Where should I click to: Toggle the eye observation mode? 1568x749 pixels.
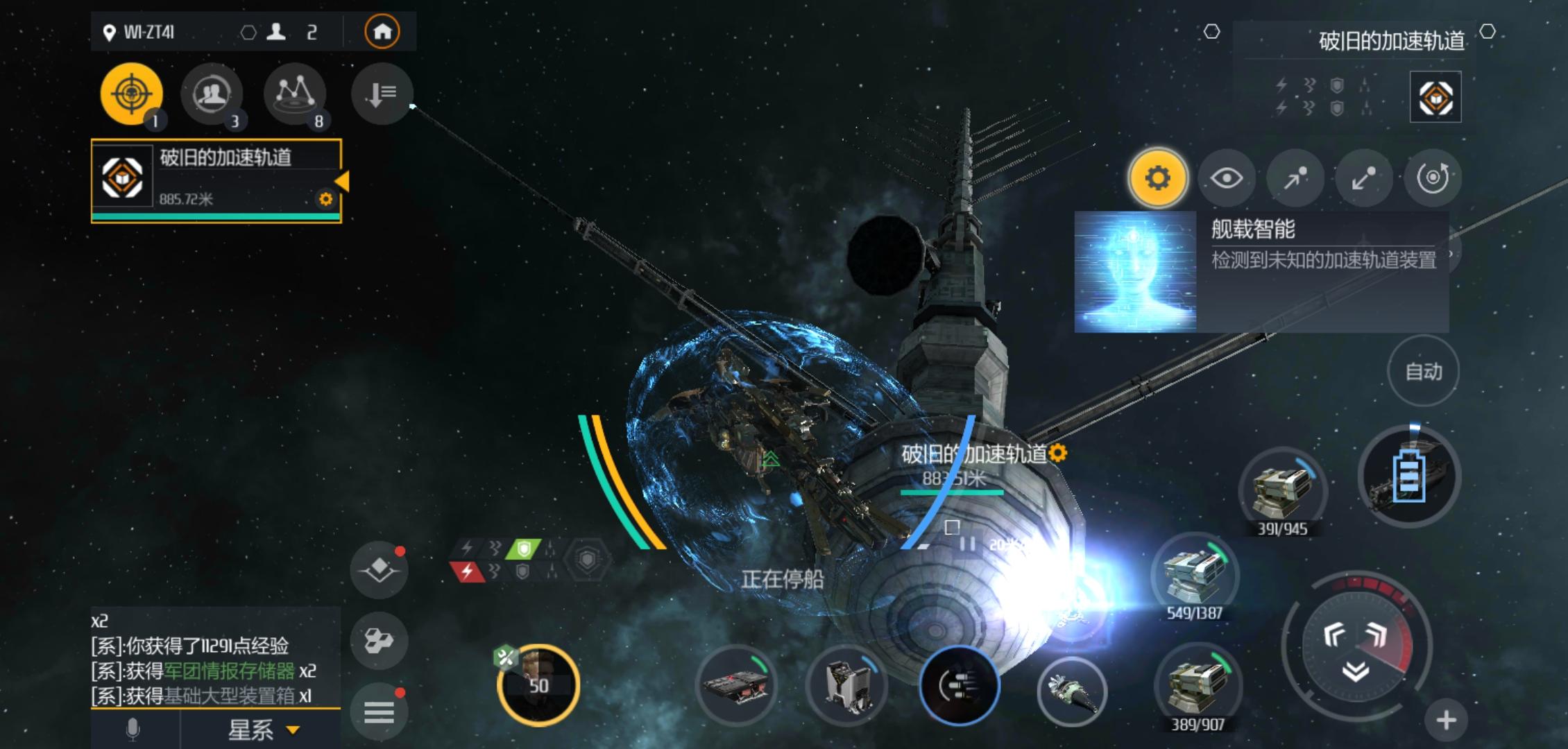coord(1227,178)
